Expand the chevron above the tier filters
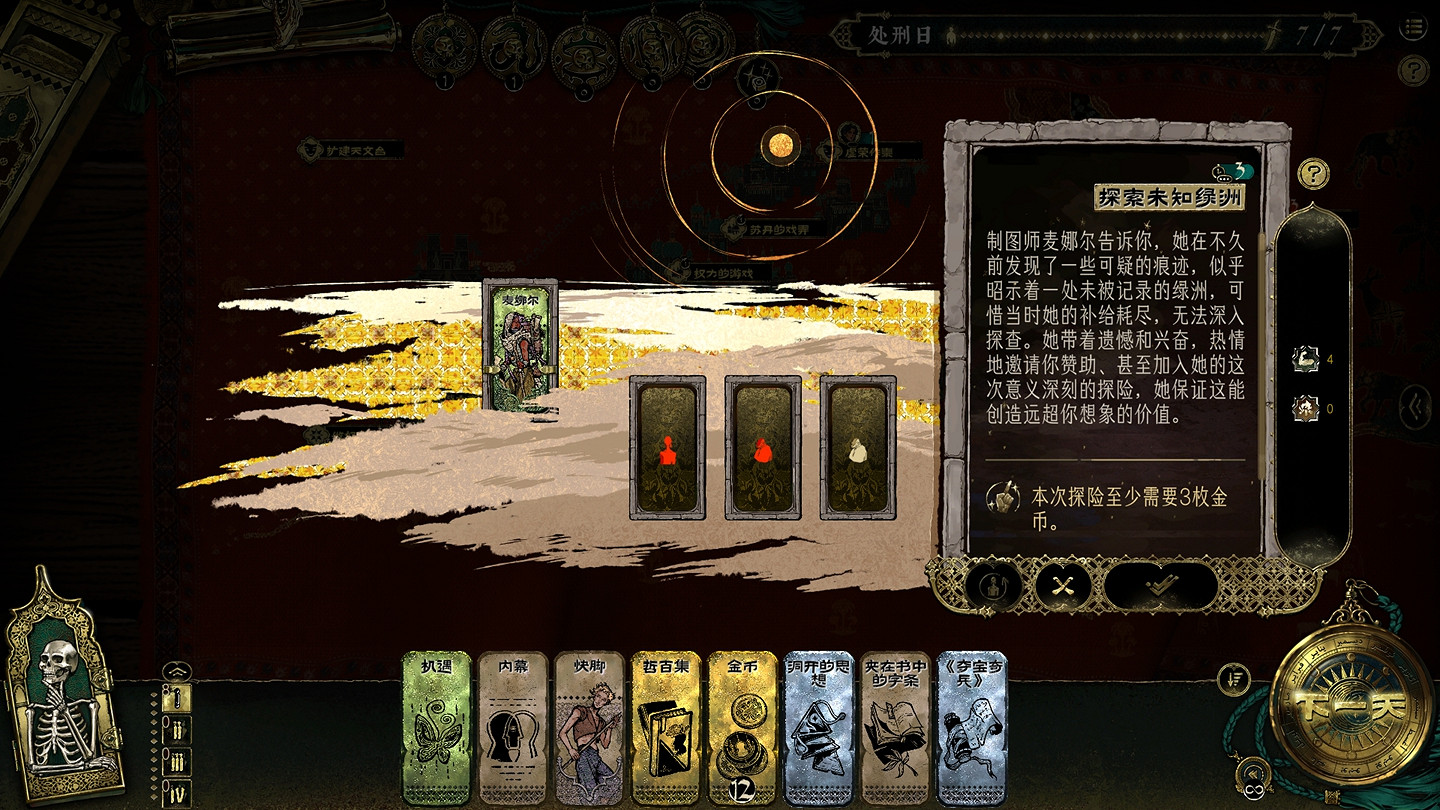The height and width of the screenshot is (810, 1440). point(177,670)
